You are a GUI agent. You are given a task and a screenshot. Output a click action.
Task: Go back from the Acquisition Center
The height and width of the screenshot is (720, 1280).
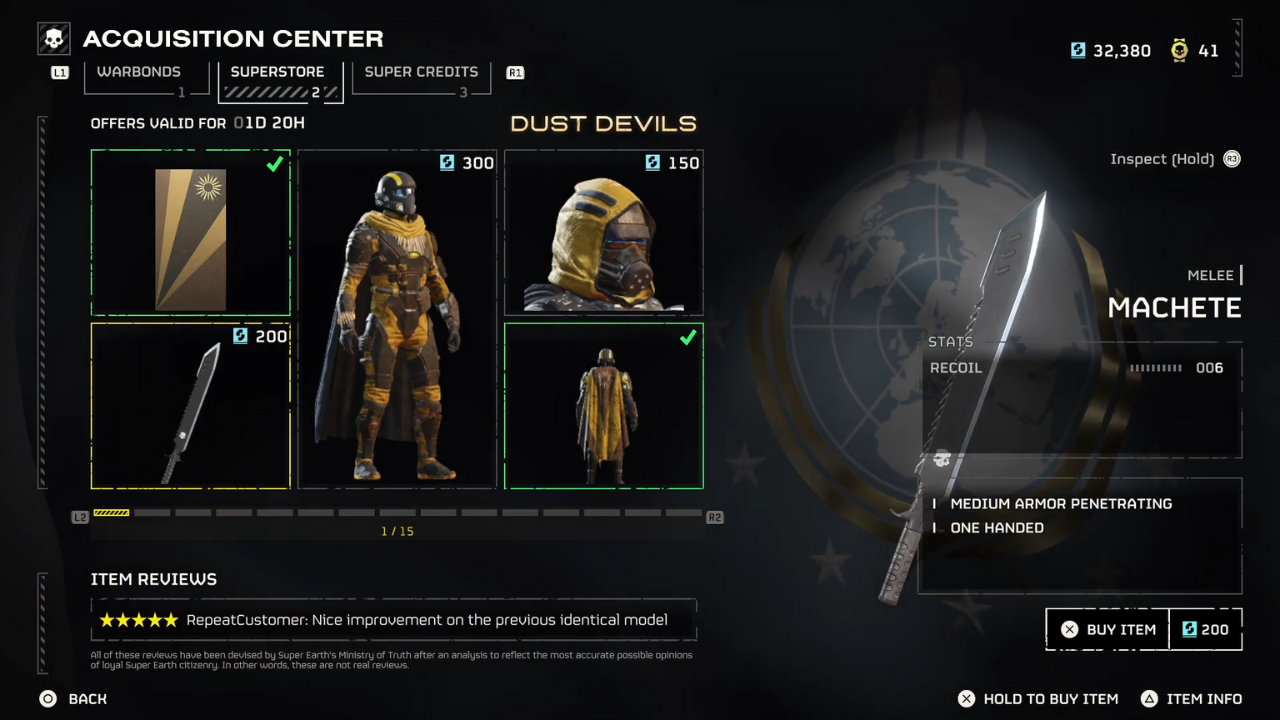(75, 699)
